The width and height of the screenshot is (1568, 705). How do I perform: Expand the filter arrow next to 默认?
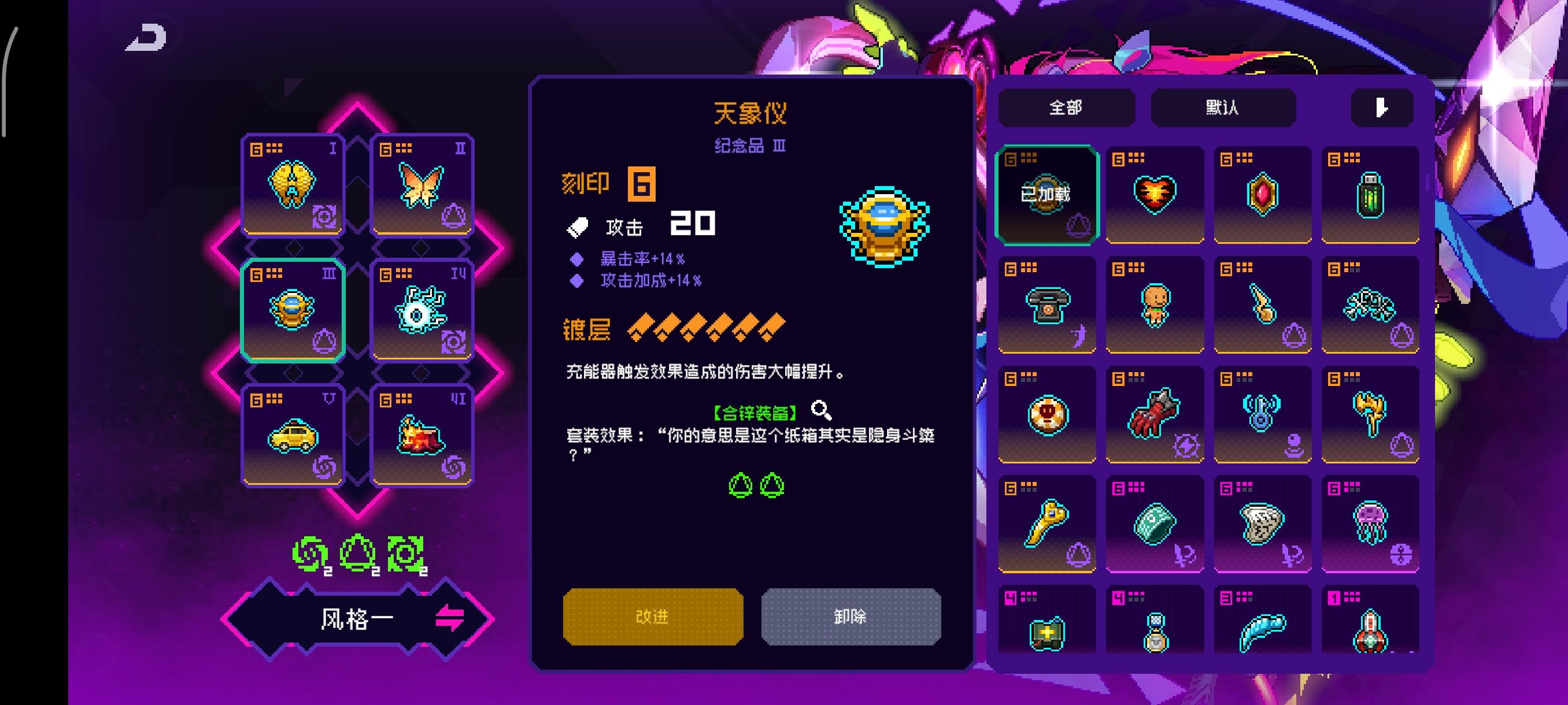click(1381, 107)
